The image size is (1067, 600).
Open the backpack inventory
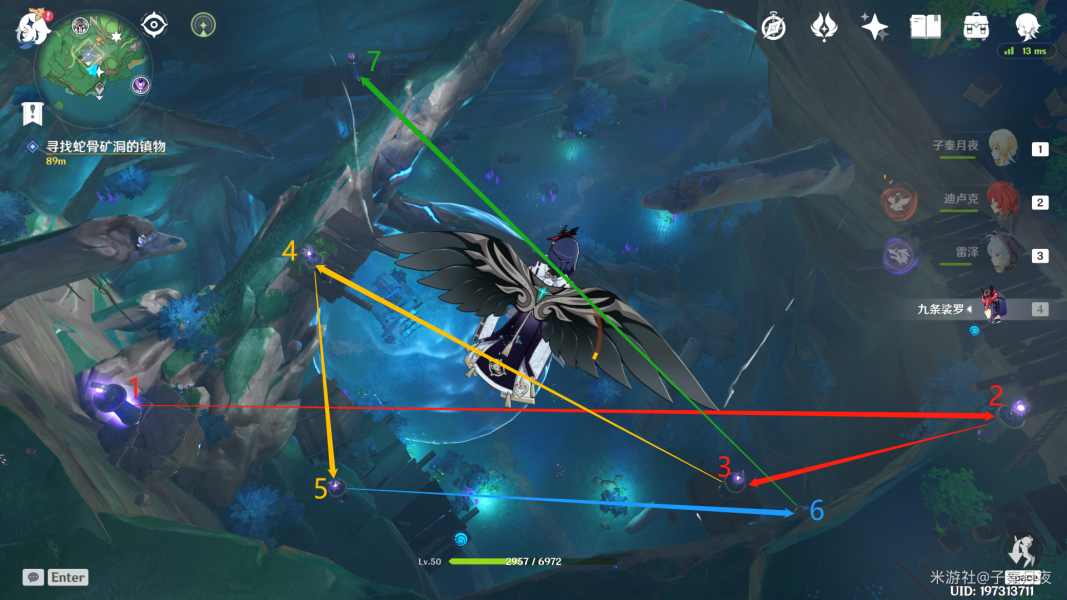pyautogui.click(x=976, y=27)
